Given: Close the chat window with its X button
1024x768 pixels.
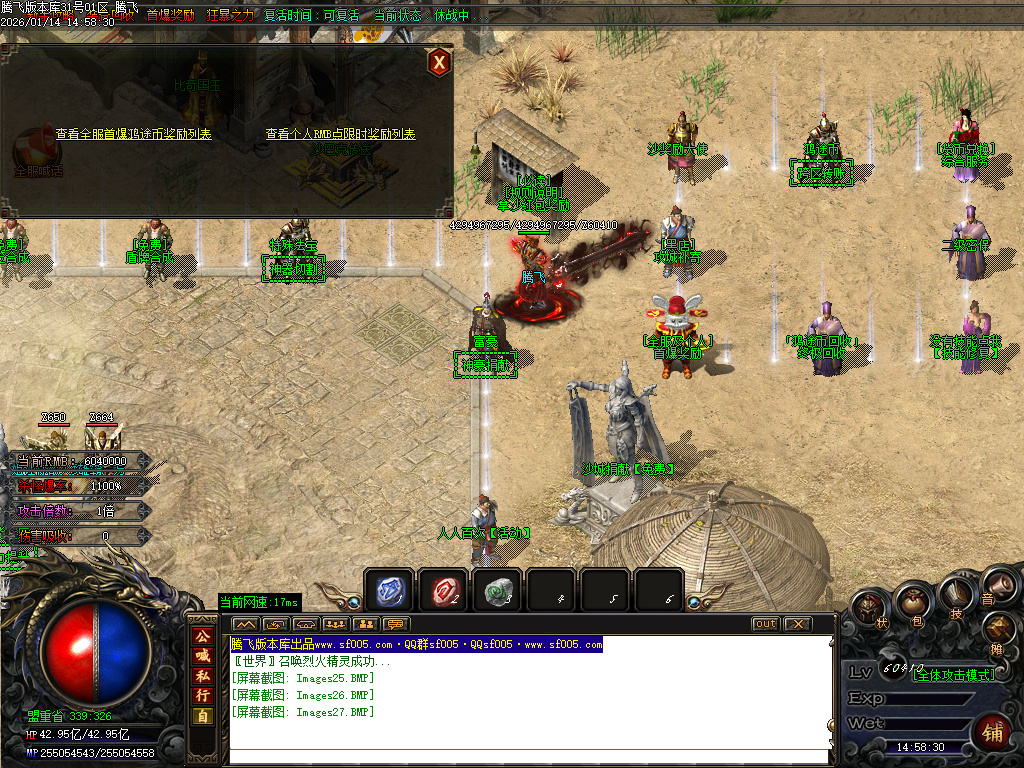Looking at the screenshot, I should [x=796, y=624].
